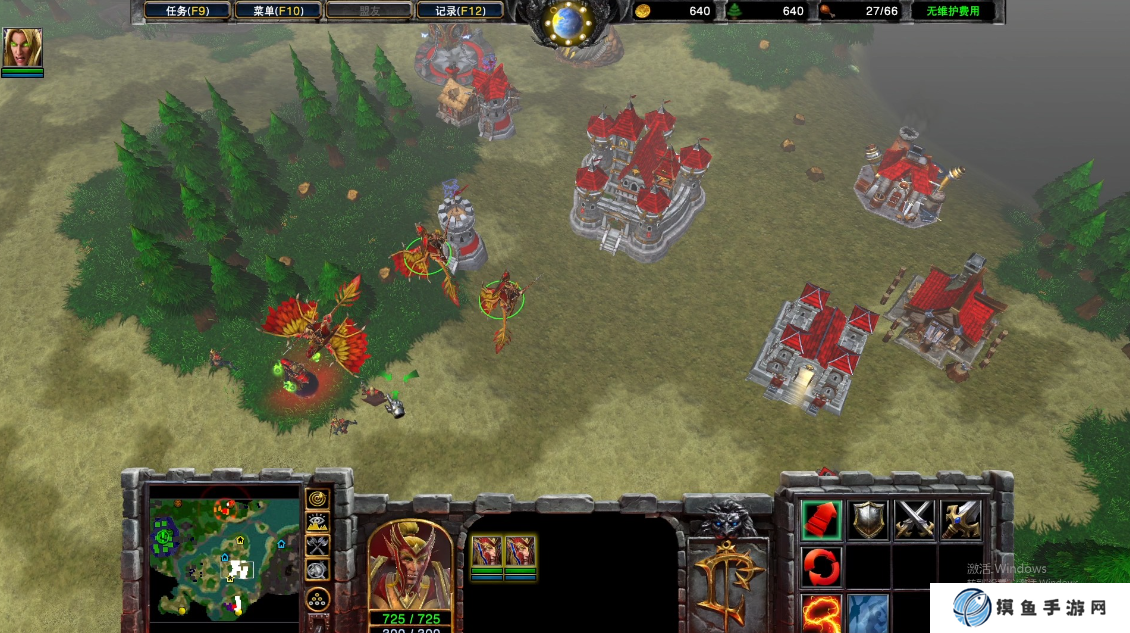This screenshot has height=633, width=1130.
Task: Toggle minimap terrain display button
Action: [318, 522]
